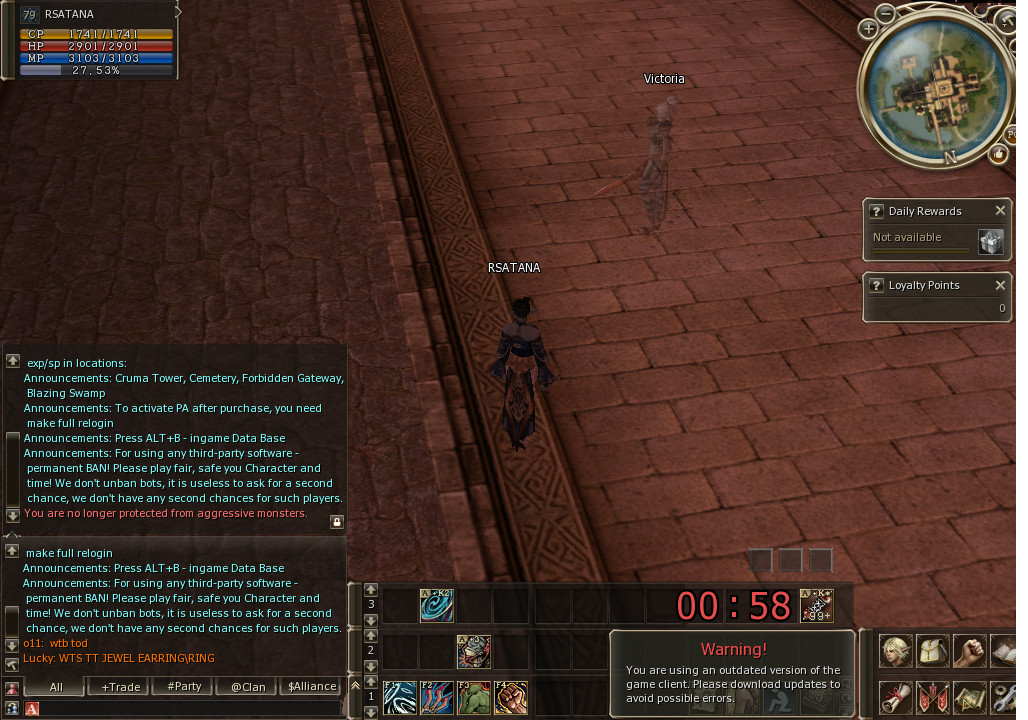Click the circular town minimap
Image resolution: width=1028 pixels, height=720 pixels.
(x=937, y=90)
